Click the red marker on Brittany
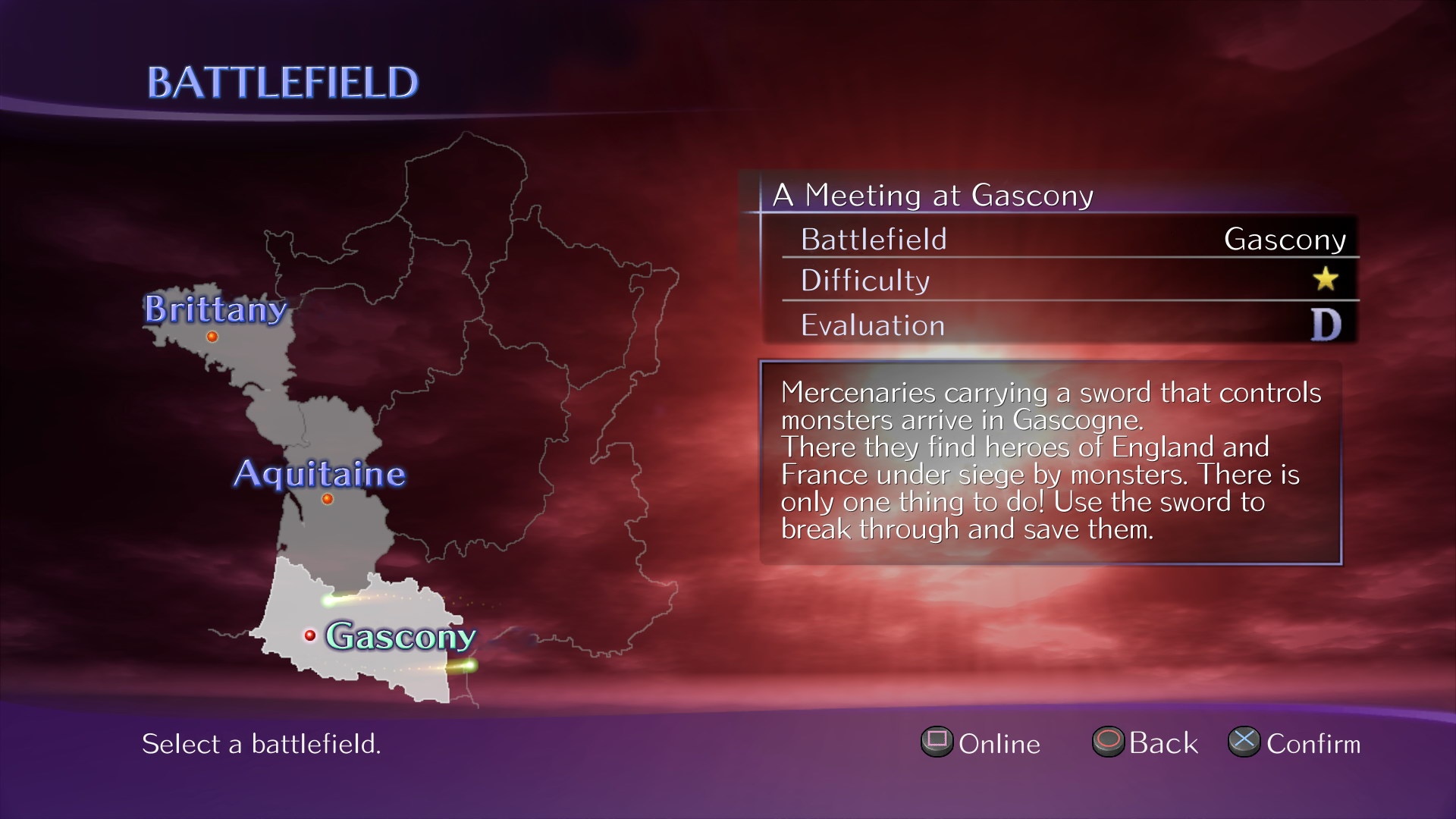 pyautogui.click(x=213, y=335)
